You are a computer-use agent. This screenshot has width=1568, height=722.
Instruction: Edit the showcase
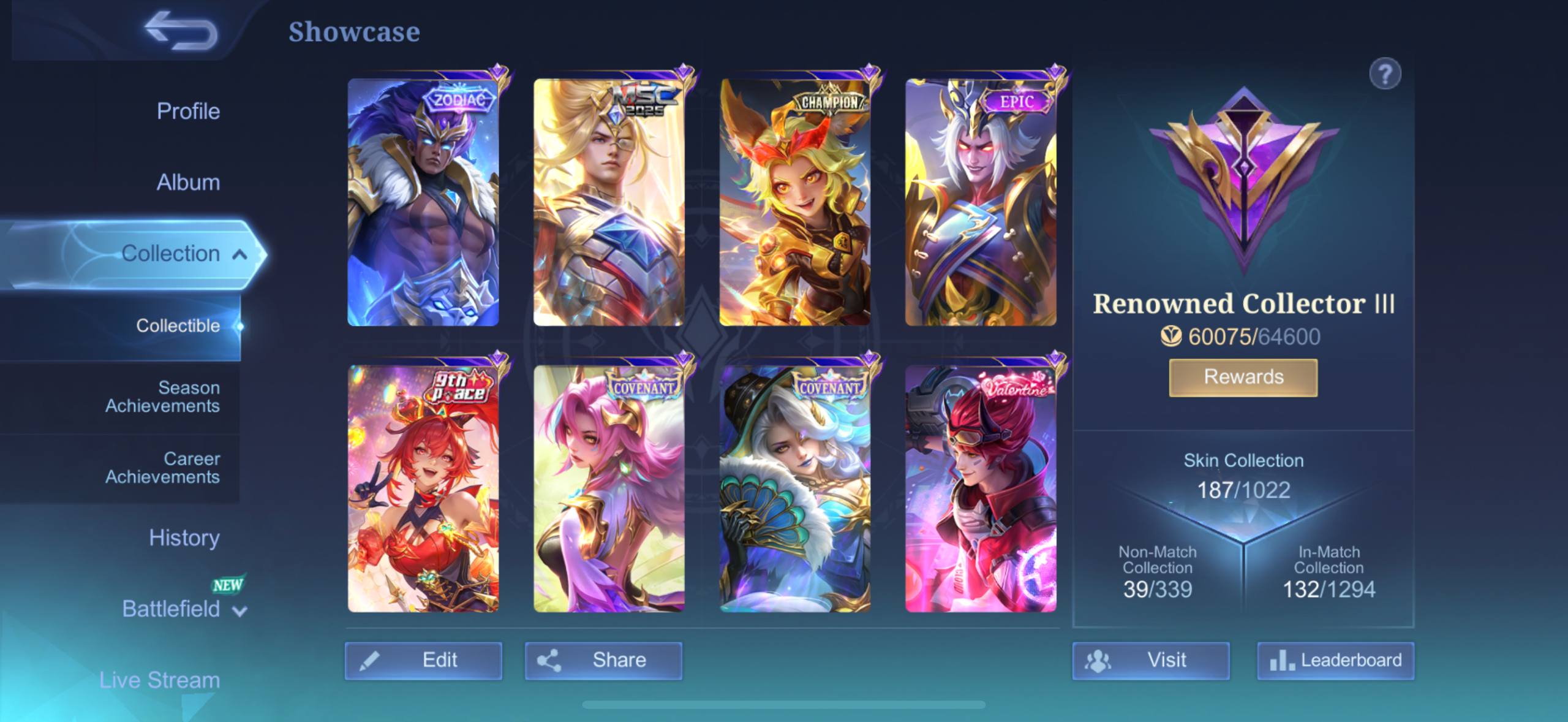(x=423, y=661)
